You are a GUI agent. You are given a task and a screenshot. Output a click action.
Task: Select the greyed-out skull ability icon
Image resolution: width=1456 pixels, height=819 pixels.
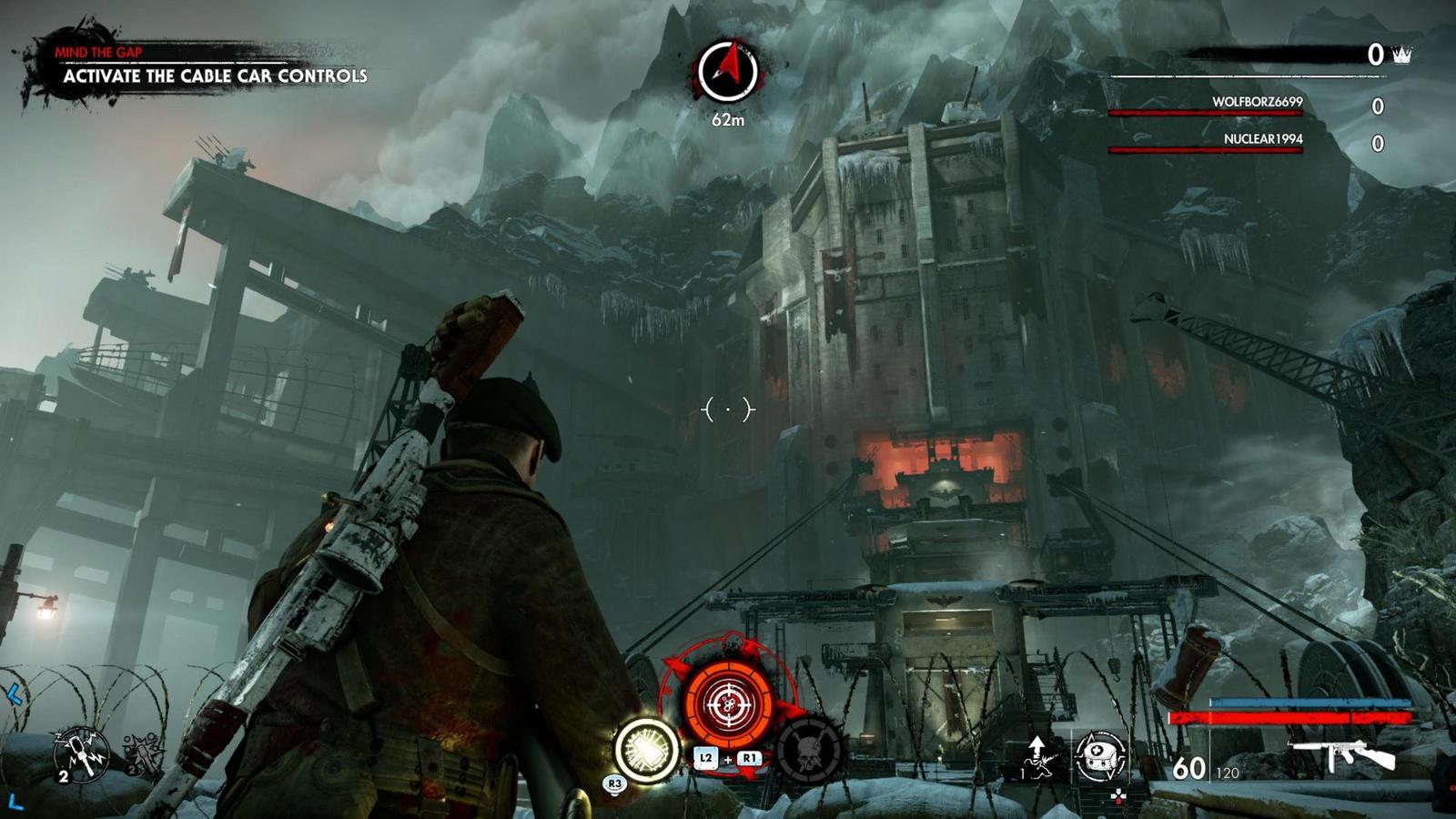(809, 751)
